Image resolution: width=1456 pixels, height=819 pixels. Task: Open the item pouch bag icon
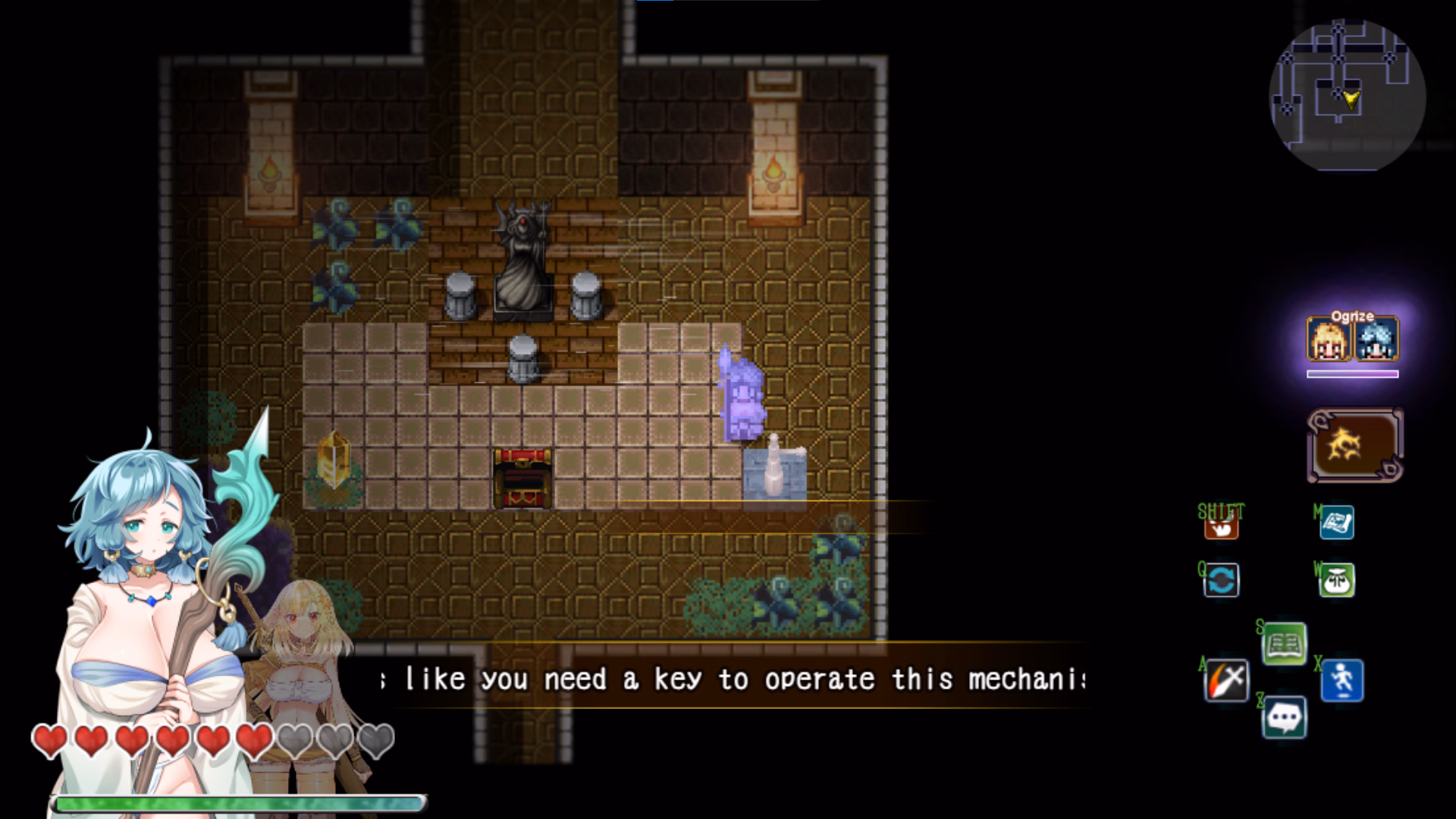click(1337, 581)
